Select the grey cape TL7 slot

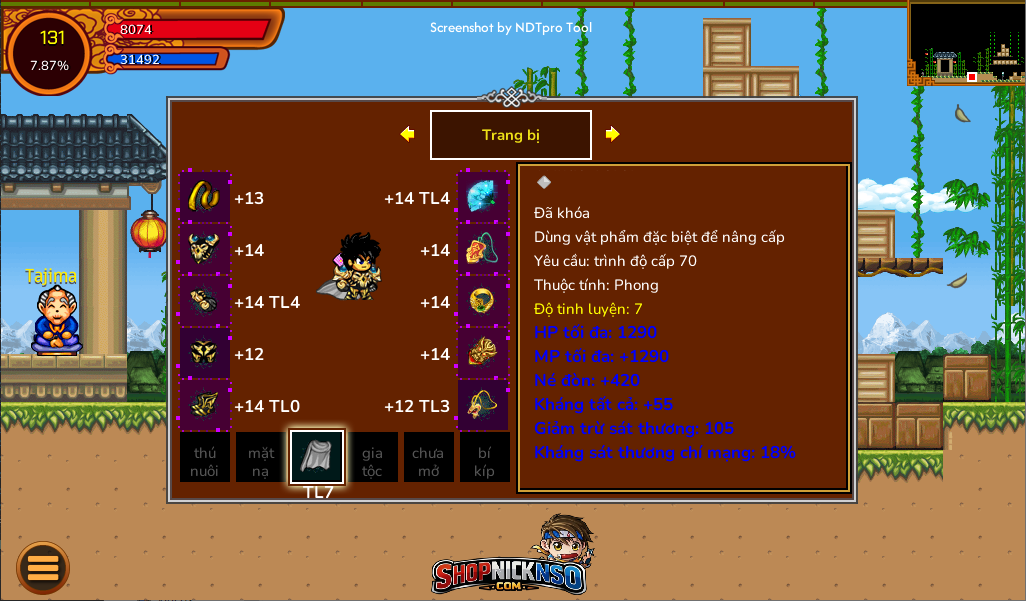(x=317, y=458)
